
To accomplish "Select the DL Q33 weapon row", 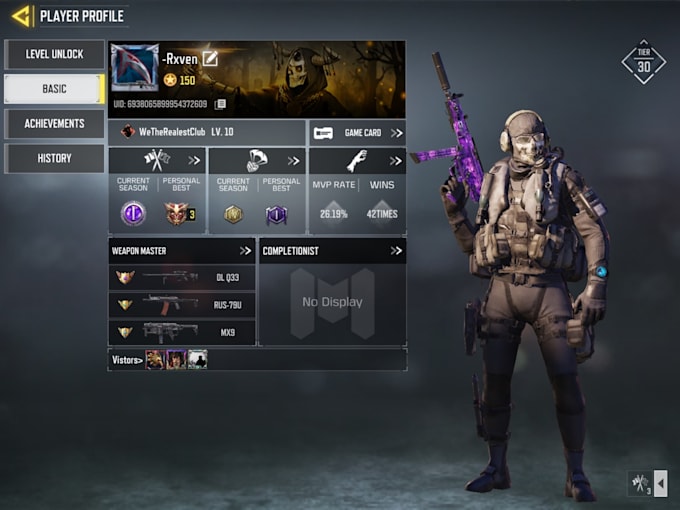I will [182, 277].
